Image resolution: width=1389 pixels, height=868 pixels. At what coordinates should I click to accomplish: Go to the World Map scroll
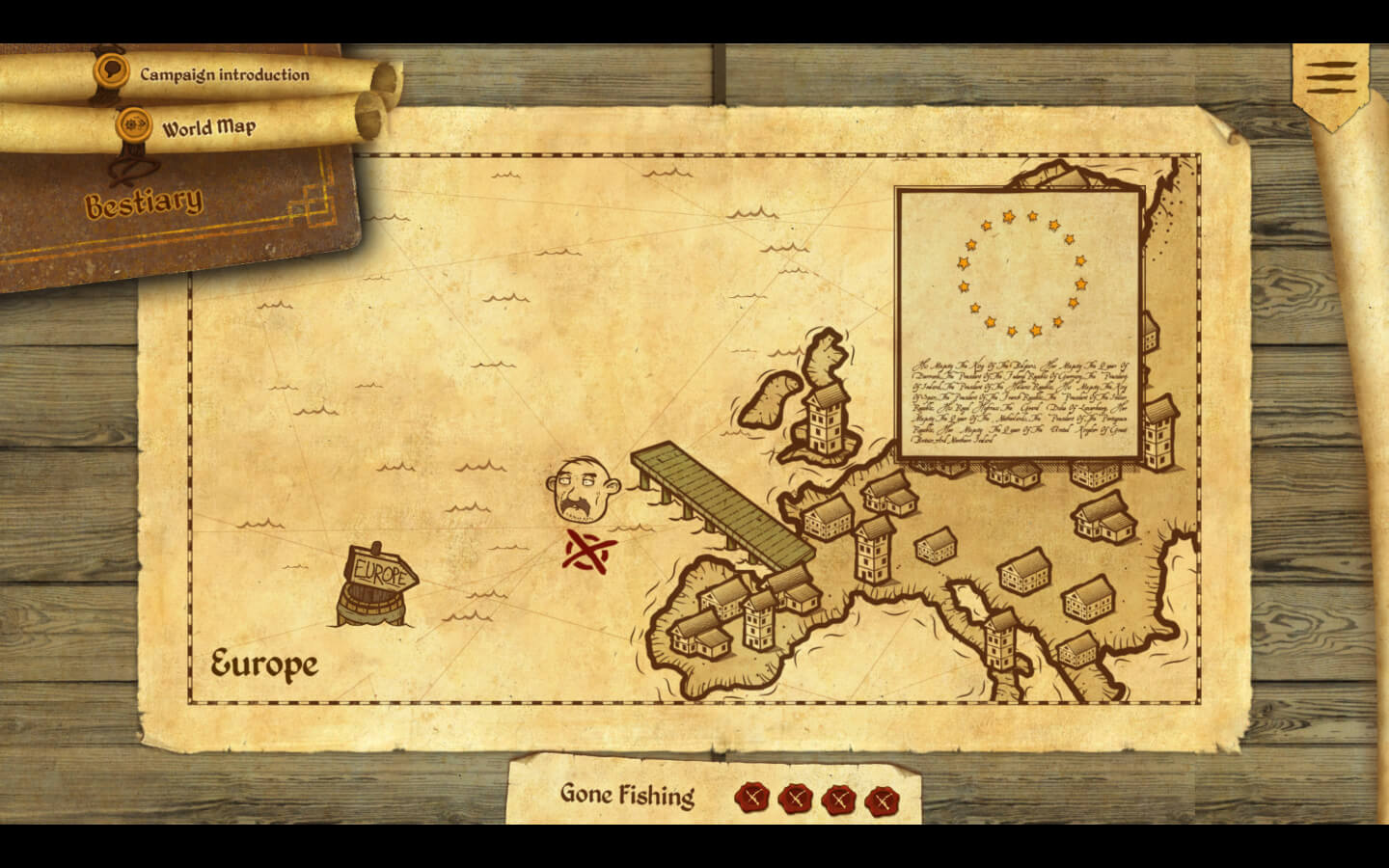point(208,127)
